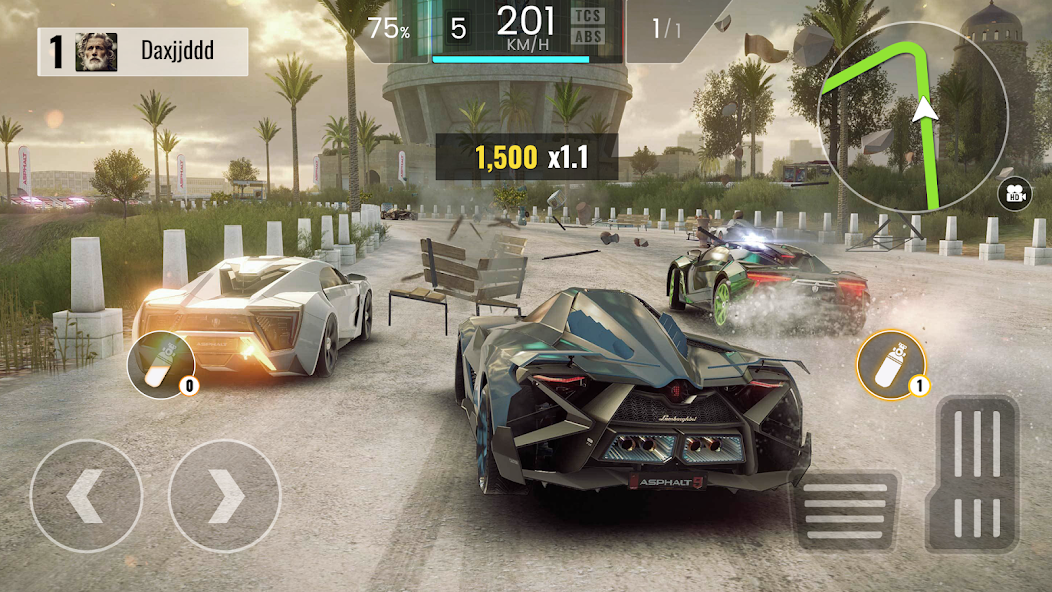Select player Daxjjddd's rank card
Screen dimensions: 1052x592
click(142, 51)
